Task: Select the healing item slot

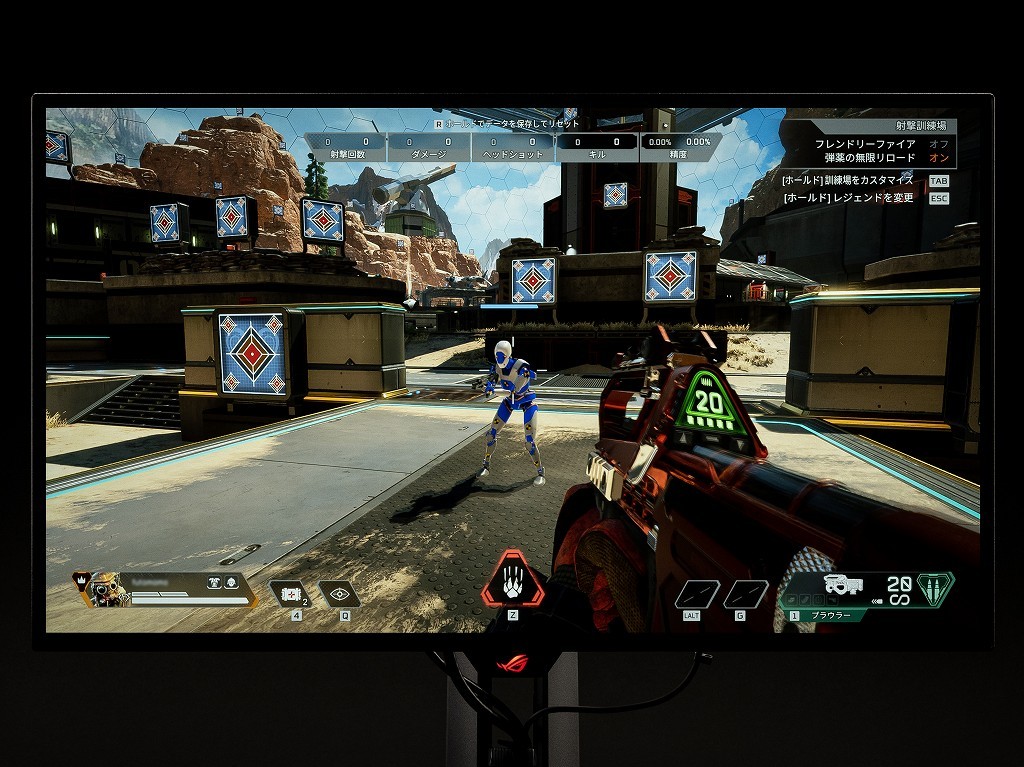Action: point(291,594)
